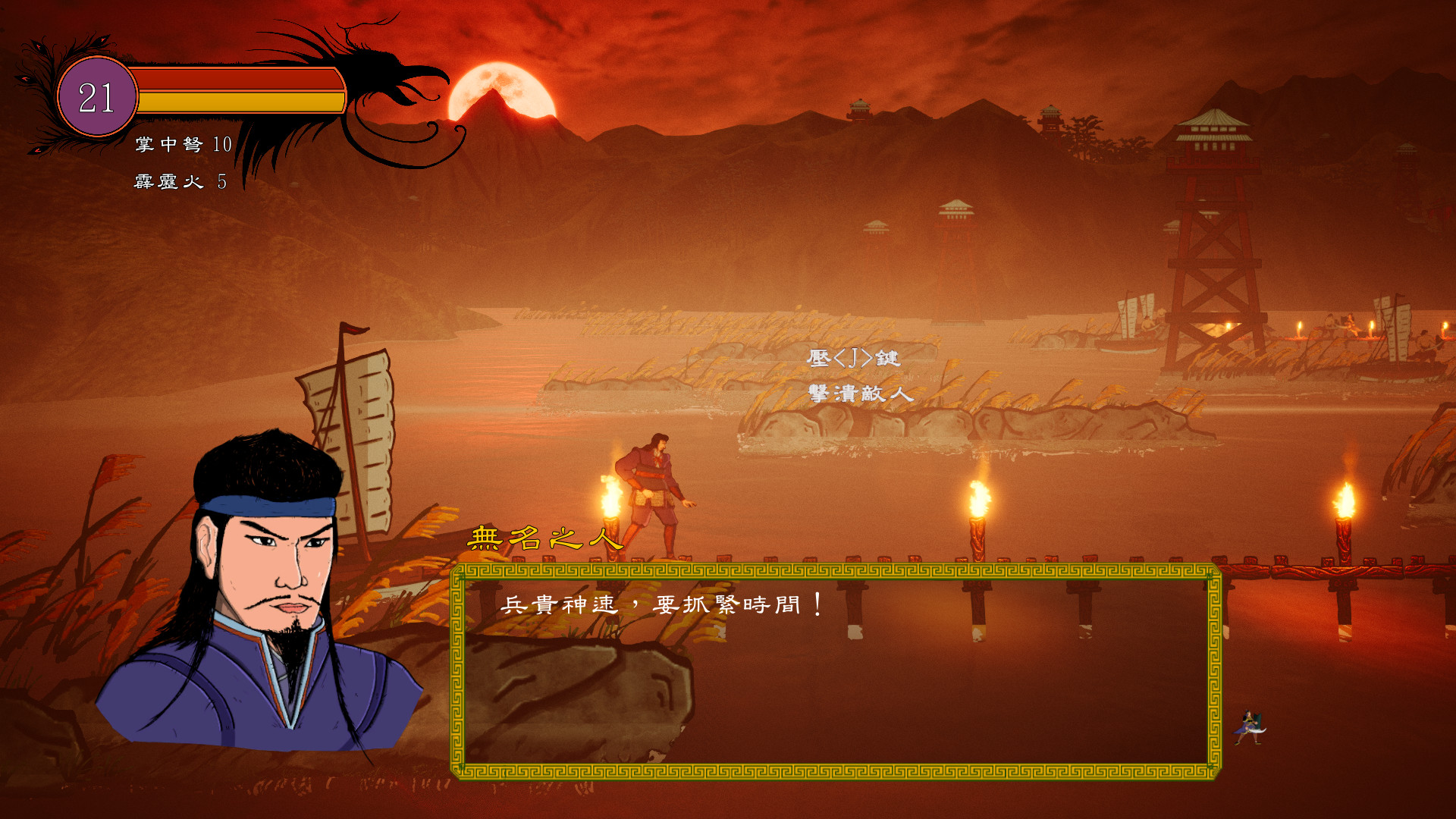
Task: Click the red health bar at top left
Action: (235, 80)
